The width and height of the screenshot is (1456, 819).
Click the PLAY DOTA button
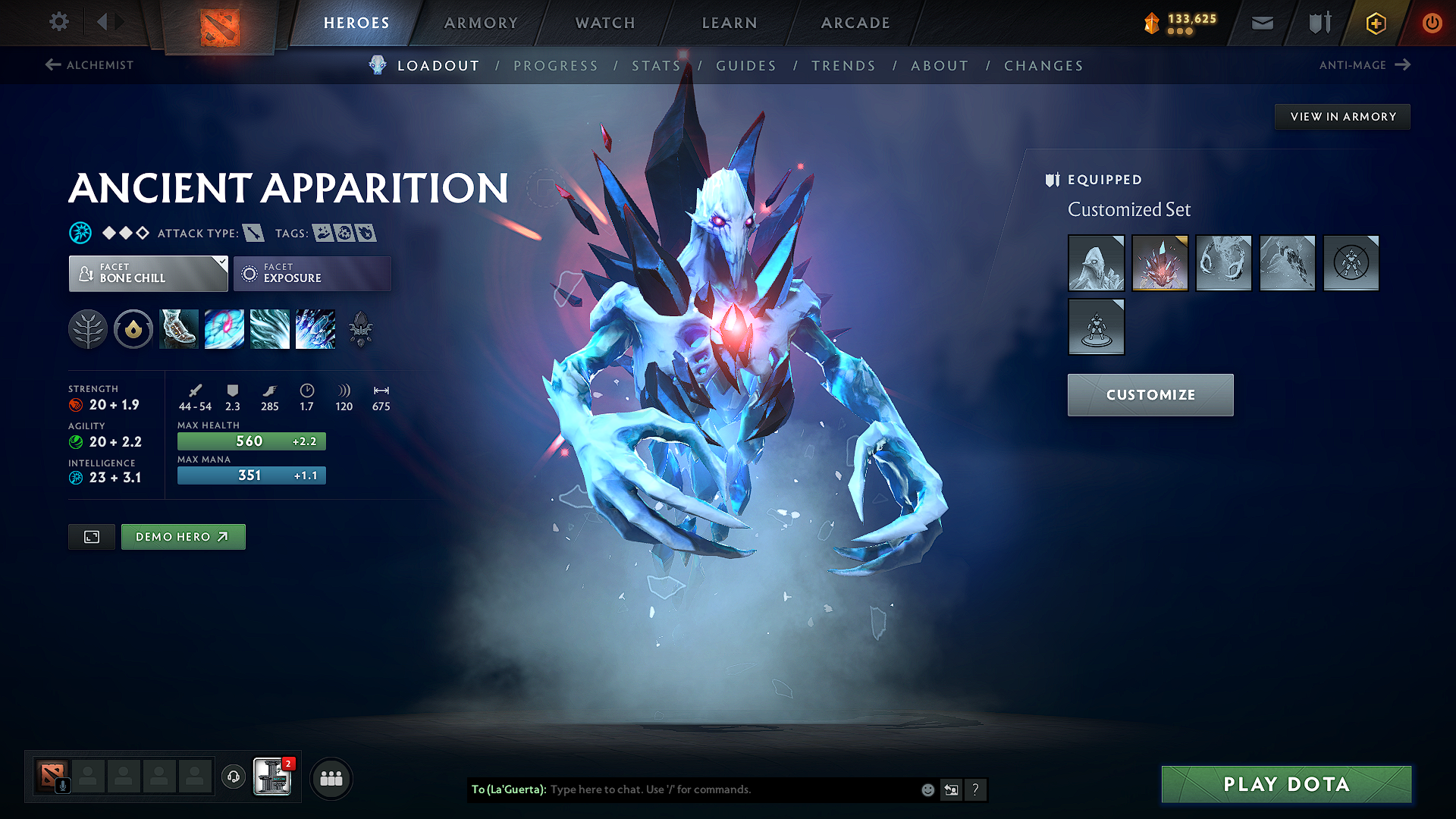click(1285, 784)
